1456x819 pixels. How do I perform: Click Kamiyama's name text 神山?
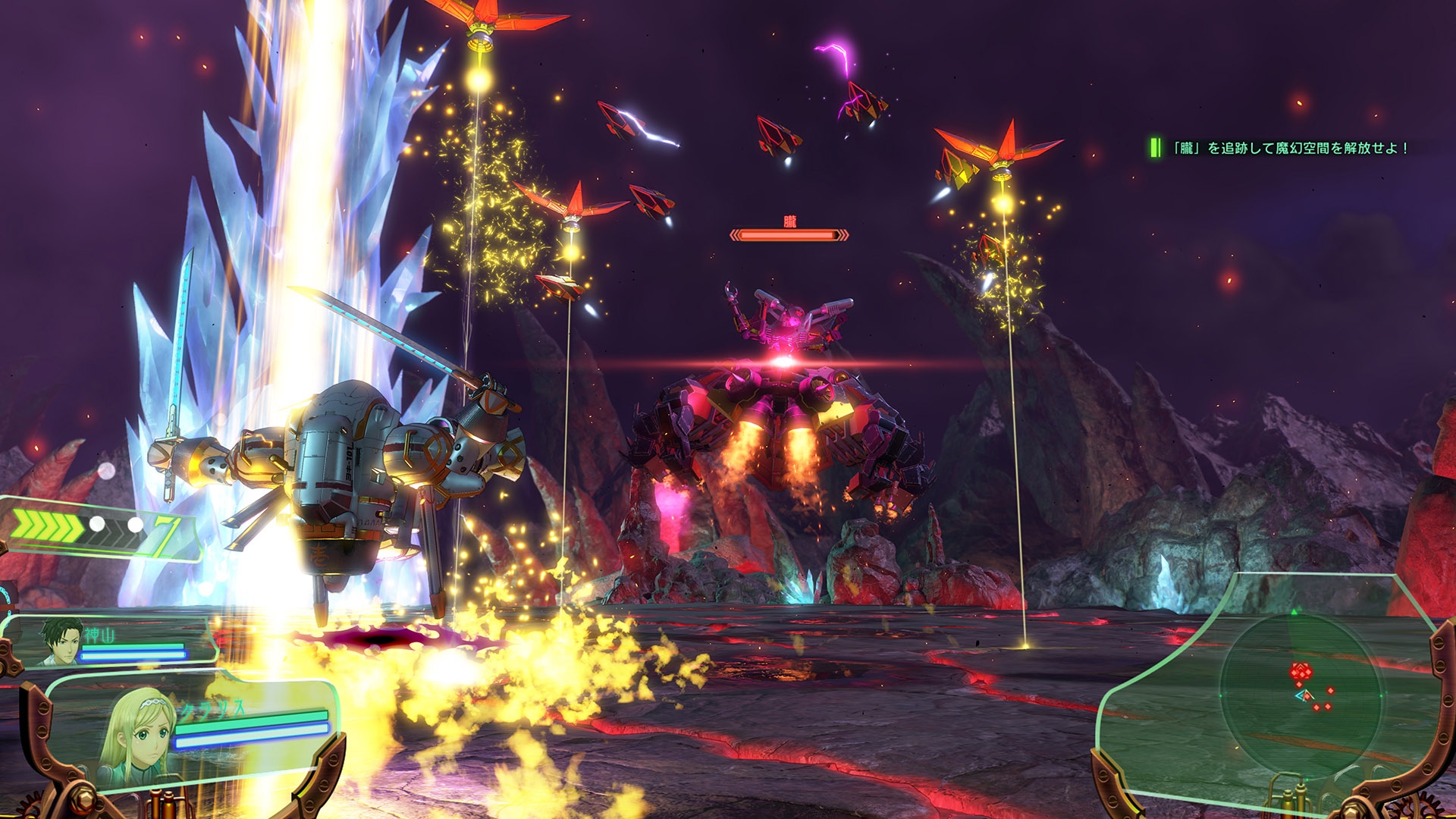click(x=100, y=635)
